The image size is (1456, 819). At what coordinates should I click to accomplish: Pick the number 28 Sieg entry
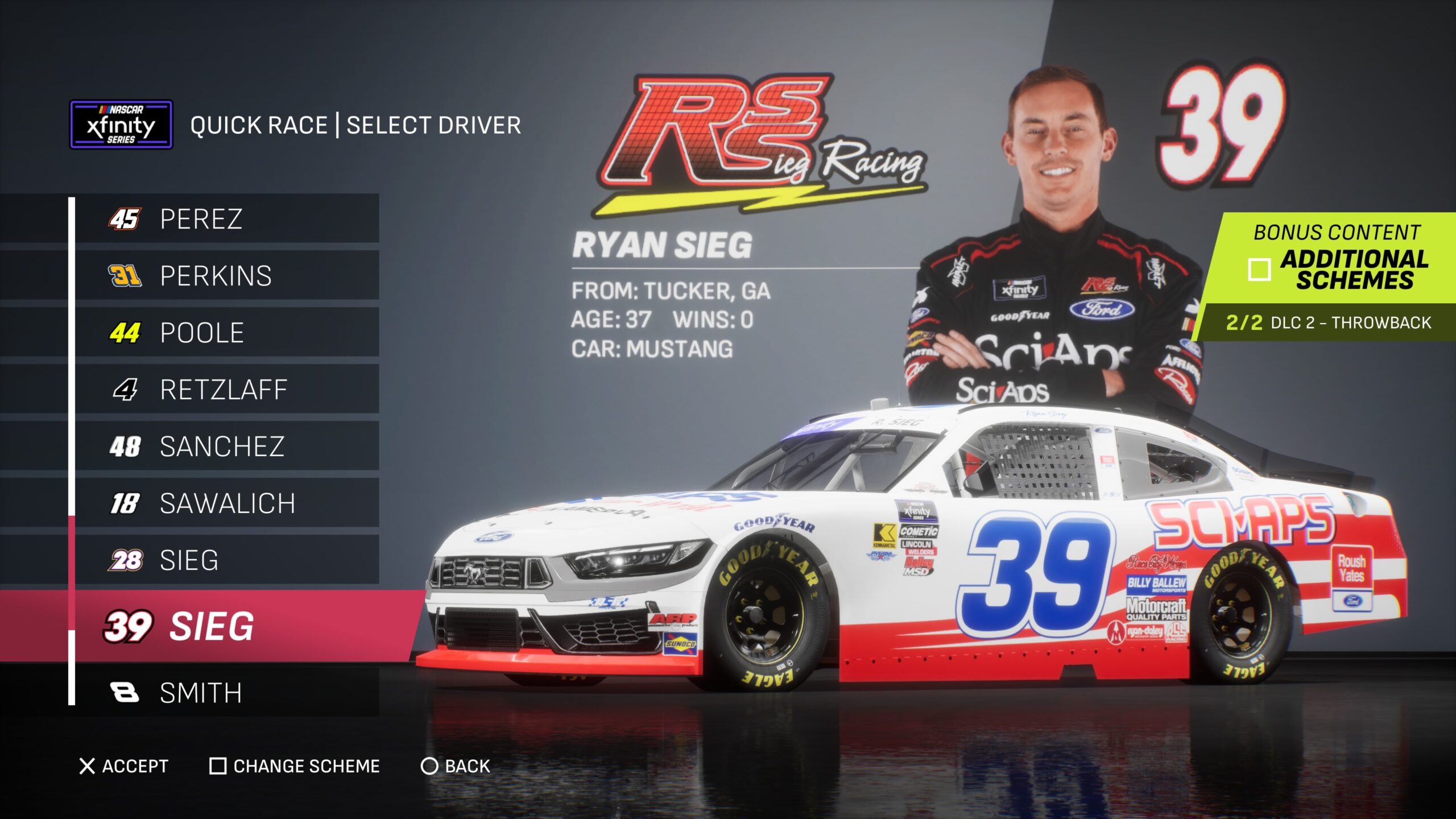pos(226,560)
